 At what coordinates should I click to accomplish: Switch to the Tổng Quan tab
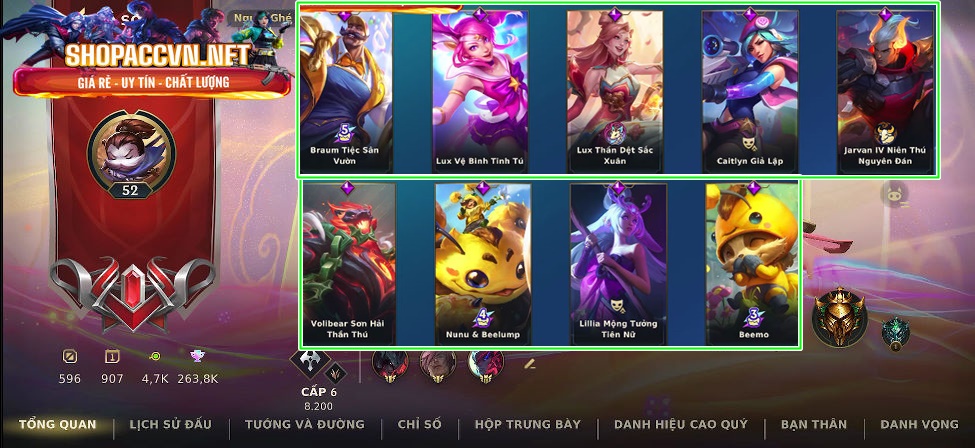[x=58, y=425]
